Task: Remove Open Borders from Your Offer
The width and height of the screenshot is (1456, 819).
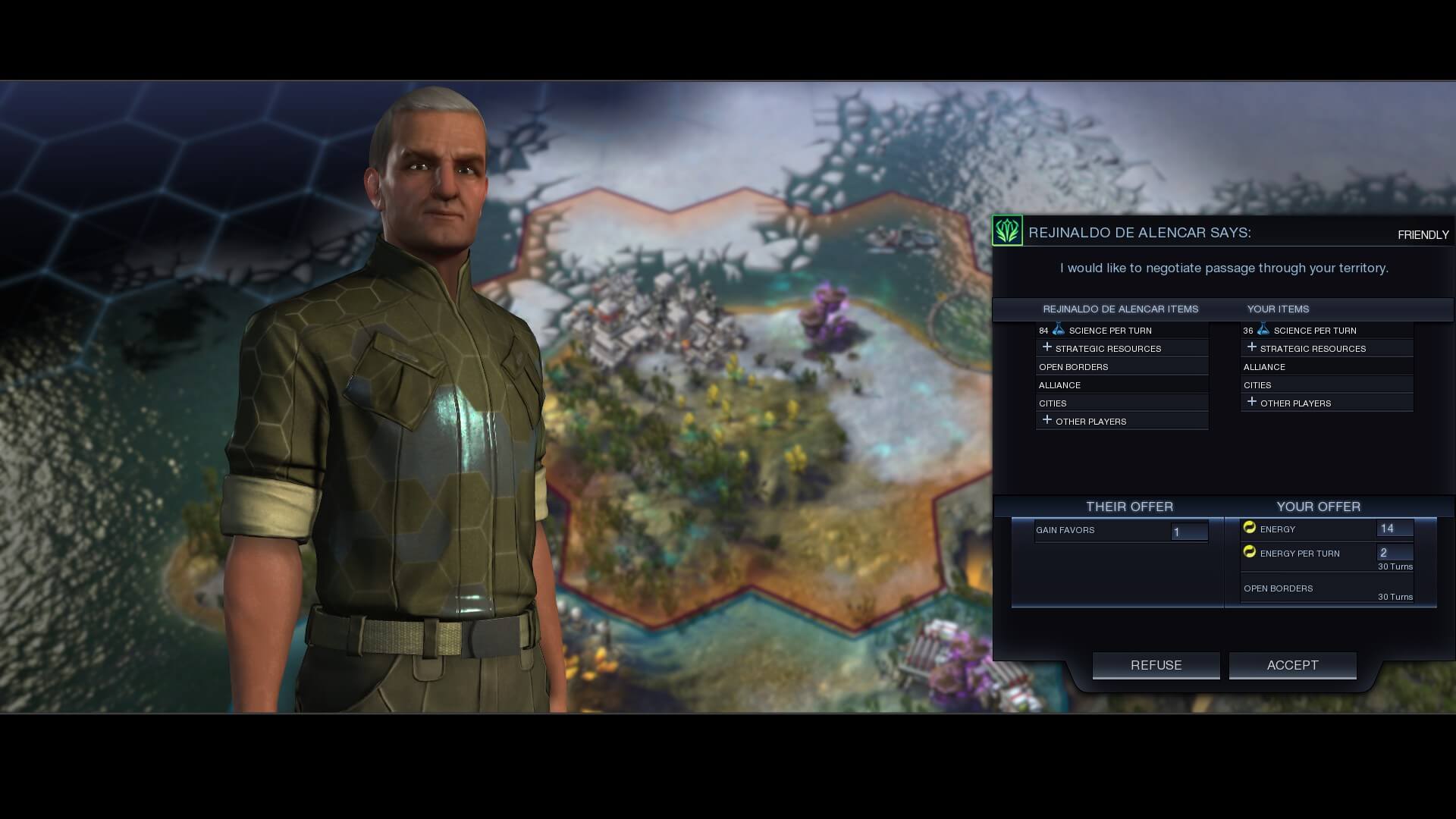Action: 1278,588
